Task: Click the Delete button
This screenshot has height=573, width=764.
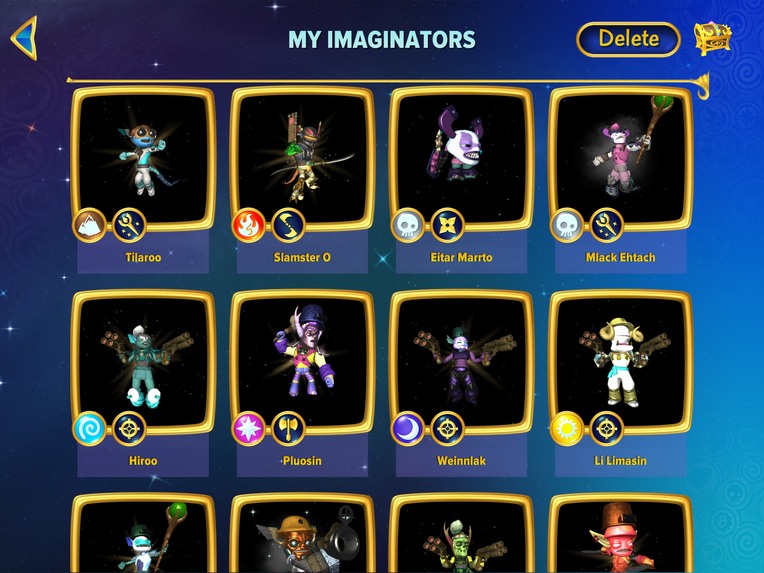Action: click(628, 39)
